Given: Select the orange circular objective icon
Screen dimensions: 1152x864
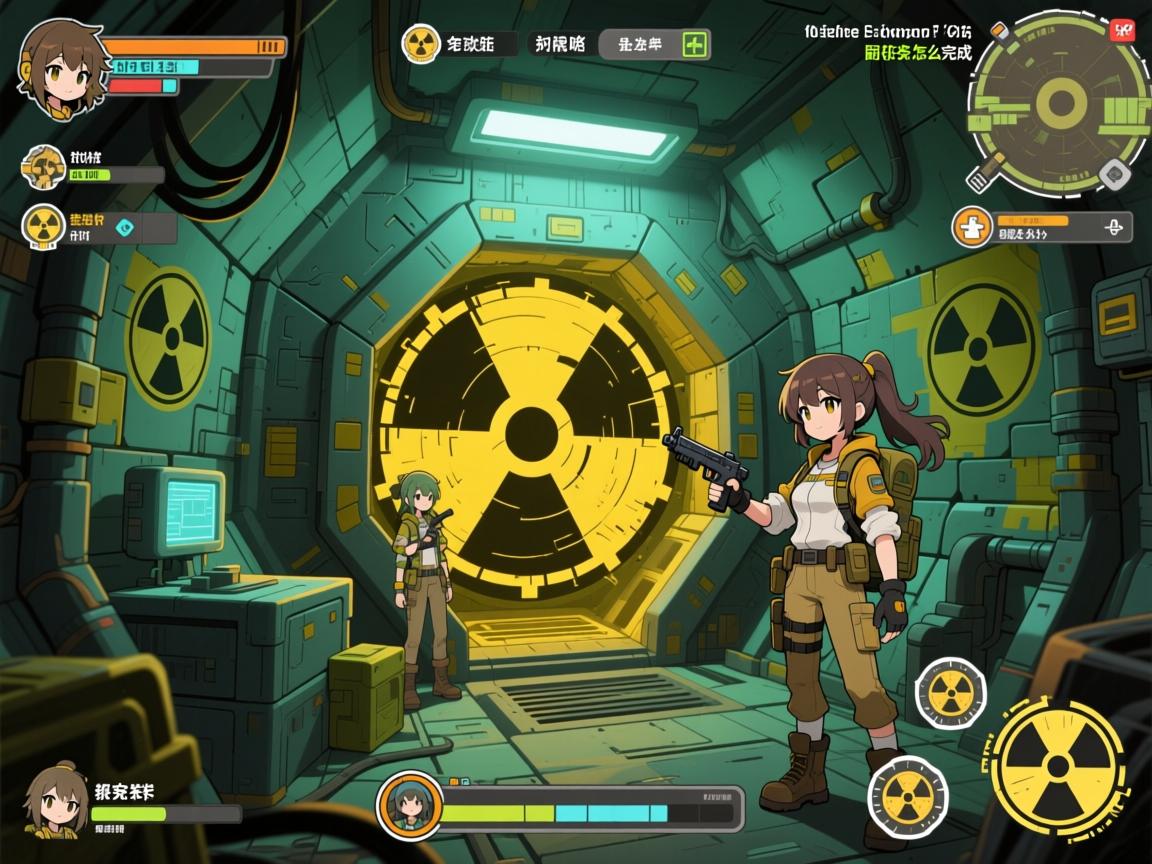Looking at the screenshot, I should coord(971,227).
